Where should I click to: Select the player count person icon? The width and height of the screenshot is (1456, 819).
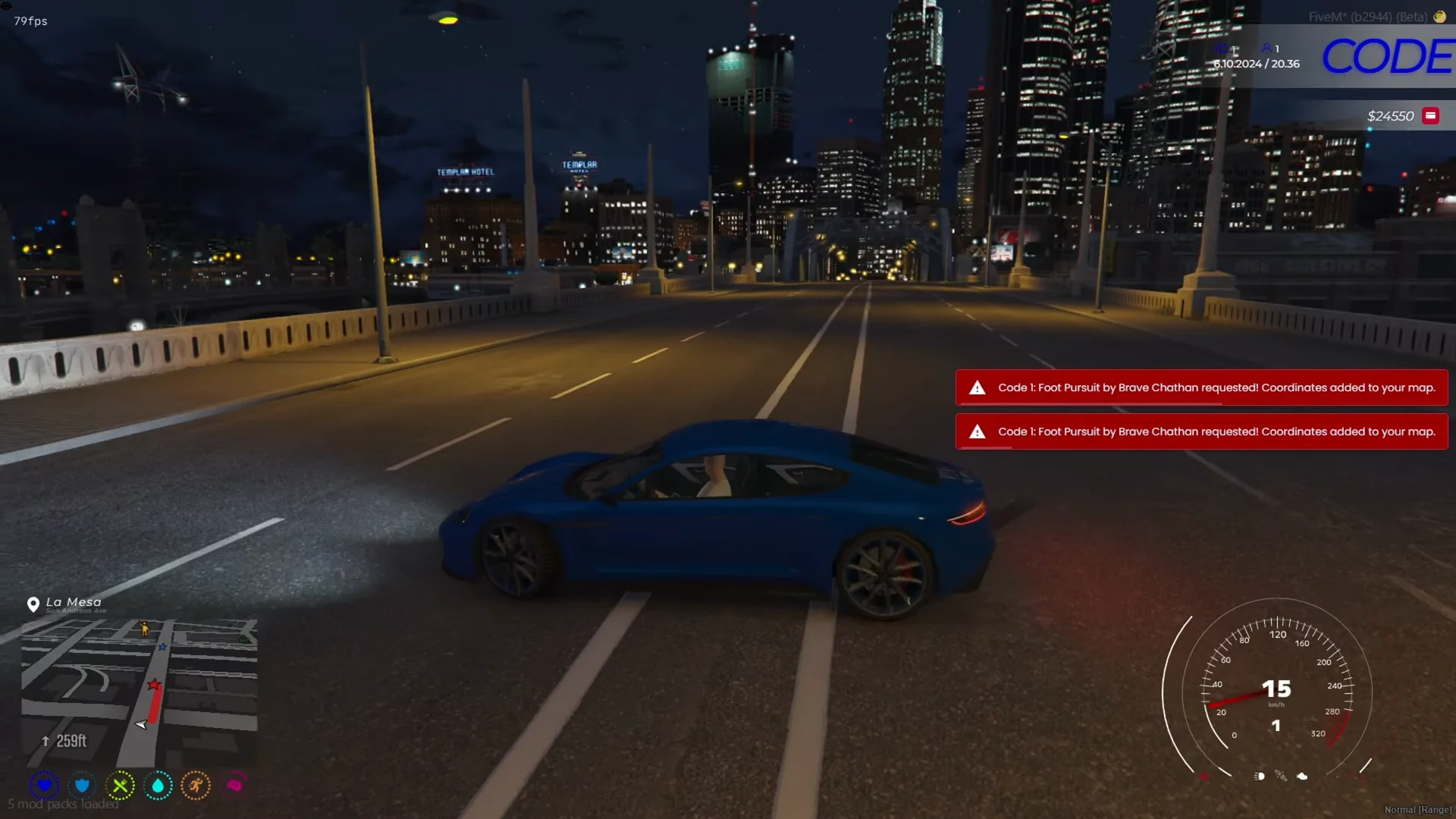tap(1267, 48)
